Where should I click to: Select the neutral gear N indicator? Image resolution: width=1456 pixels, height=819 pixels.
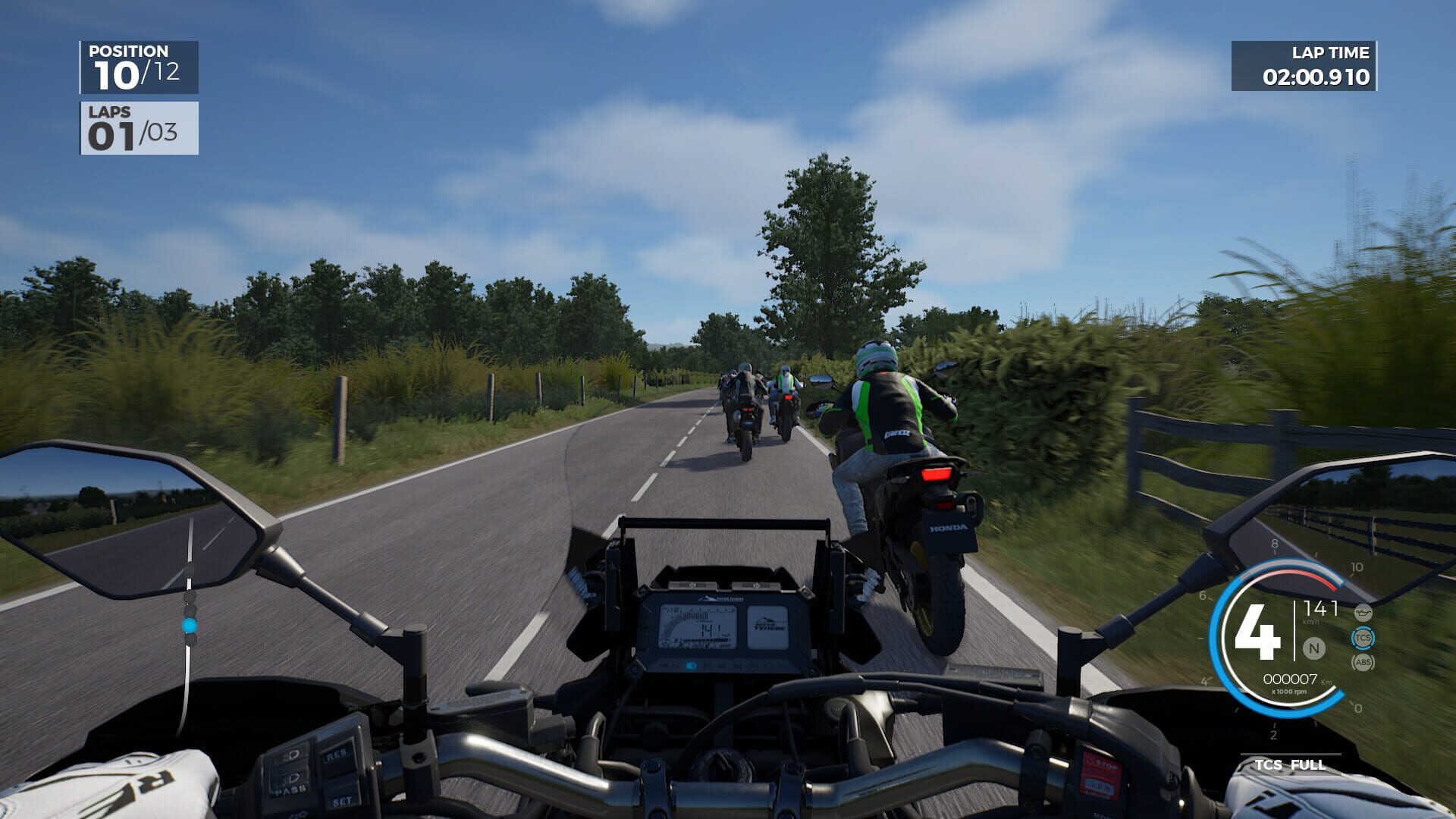pos(1314,648)
